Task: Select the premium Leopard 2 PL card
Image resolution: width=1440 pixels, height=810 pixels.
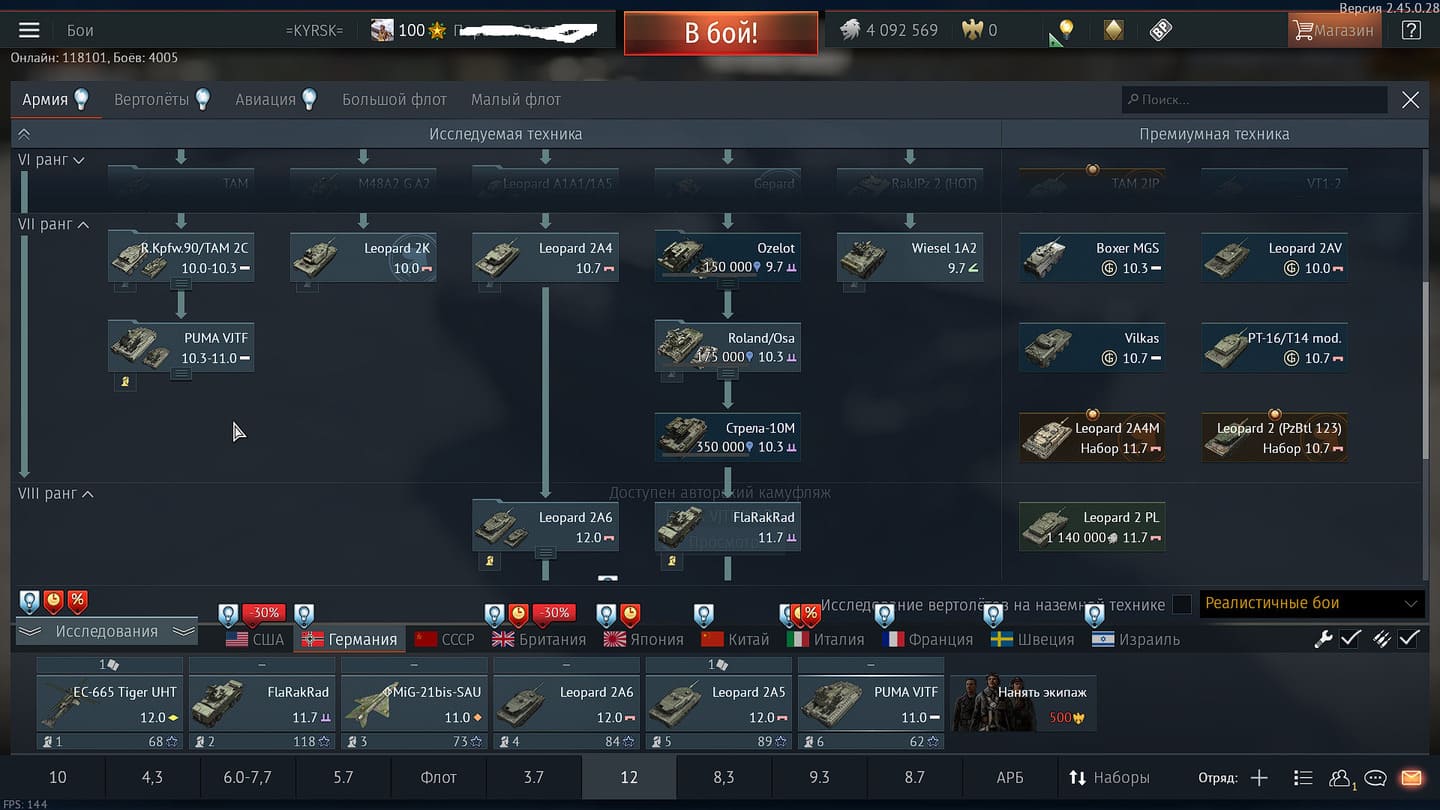Action: (1092, 527)
